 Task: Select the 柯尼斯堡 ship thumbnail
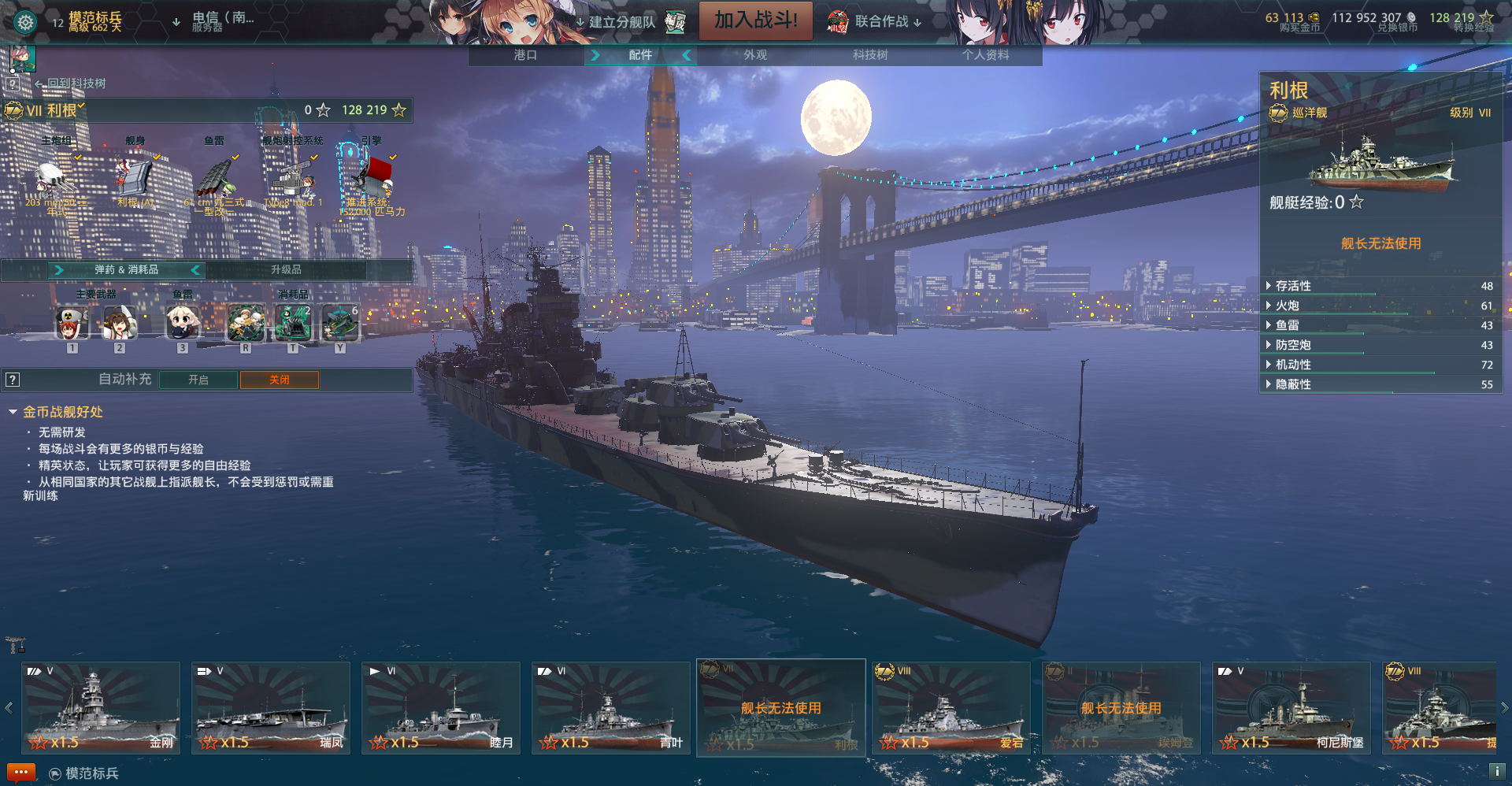tap(1291, 708)
